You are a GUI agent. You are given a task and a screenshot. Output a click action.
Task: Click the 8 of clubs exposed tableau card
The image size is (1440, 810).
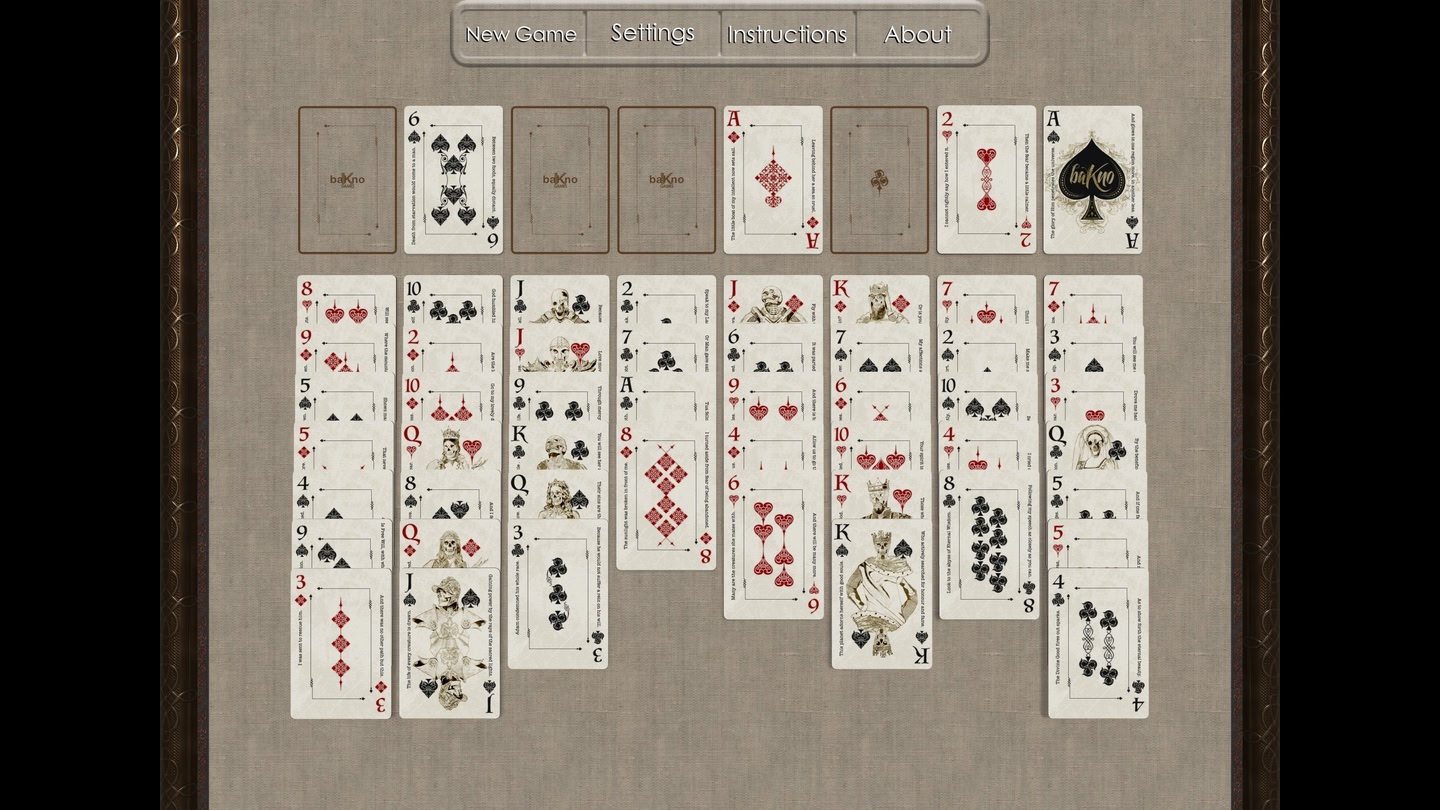[x=987, y=545]
